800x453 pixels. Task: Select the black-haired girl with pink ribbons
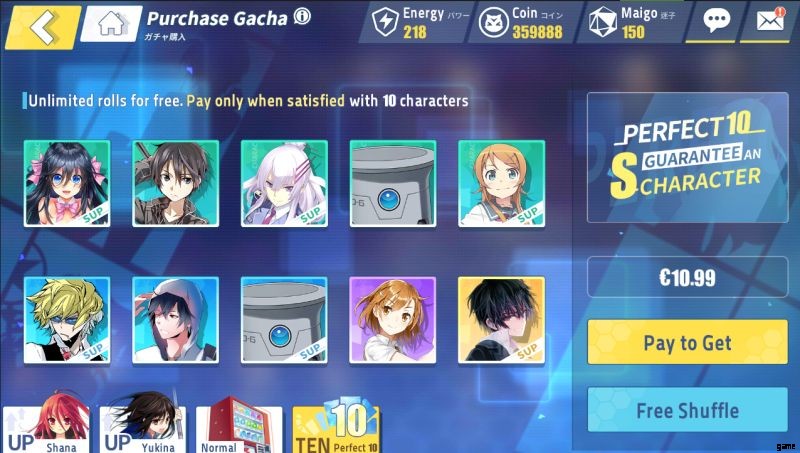[x=67, y=183]
